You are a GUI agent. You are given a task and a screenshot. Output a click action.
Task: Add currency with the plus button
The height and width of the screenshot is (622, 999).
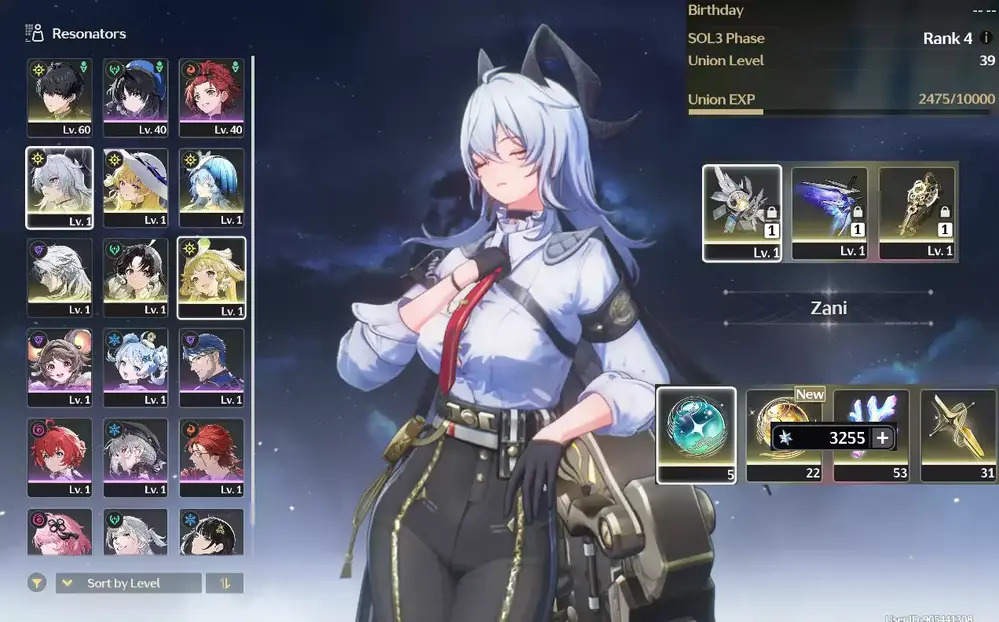pyautogui.click(x=882, y=438)
